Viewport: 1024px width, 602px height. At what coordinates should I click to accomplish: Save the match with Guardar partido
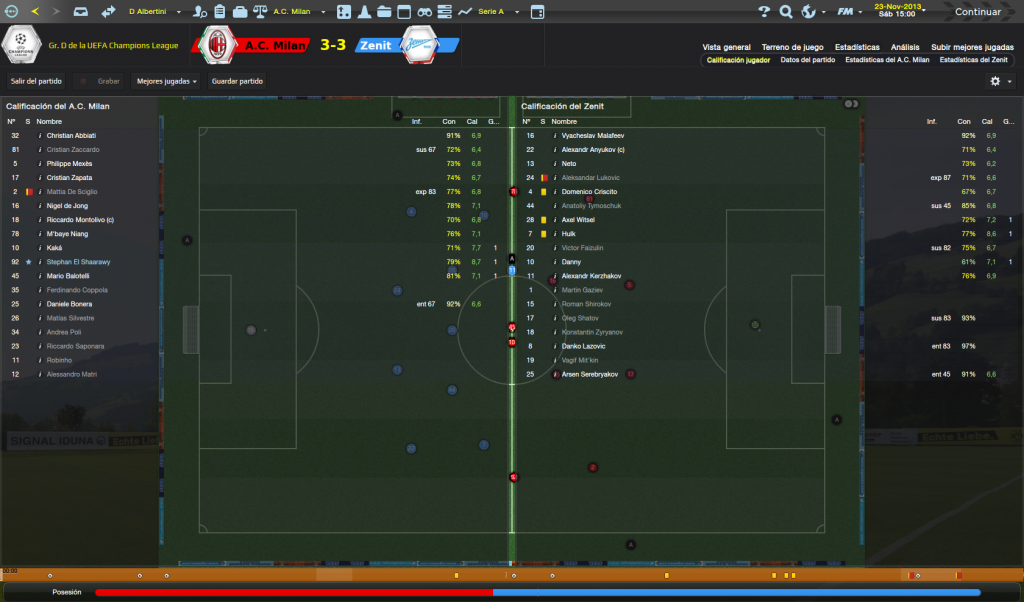238,81
